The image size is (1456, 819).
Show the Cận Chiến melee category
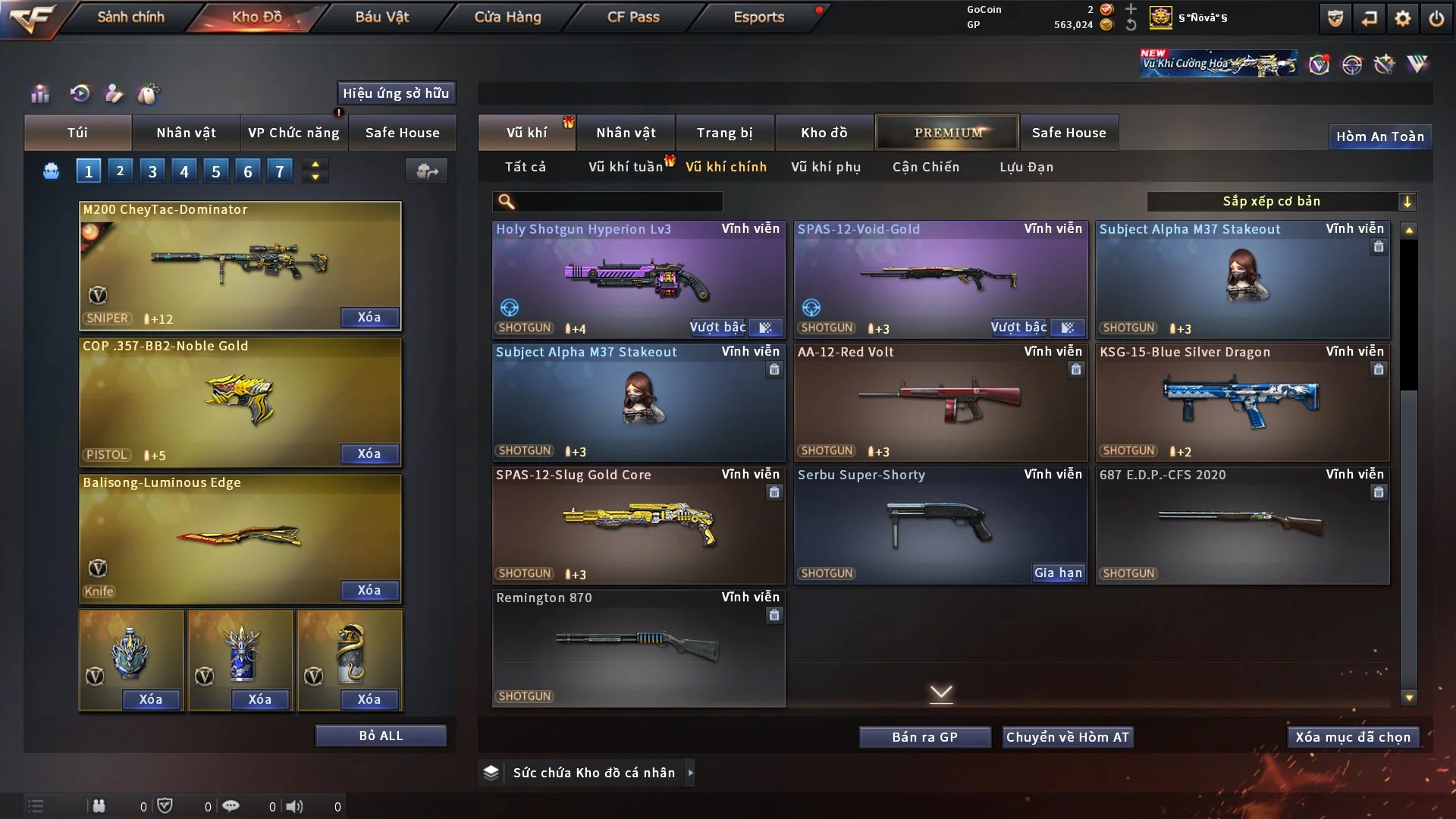pyautogui.click(x=925, y=167)
